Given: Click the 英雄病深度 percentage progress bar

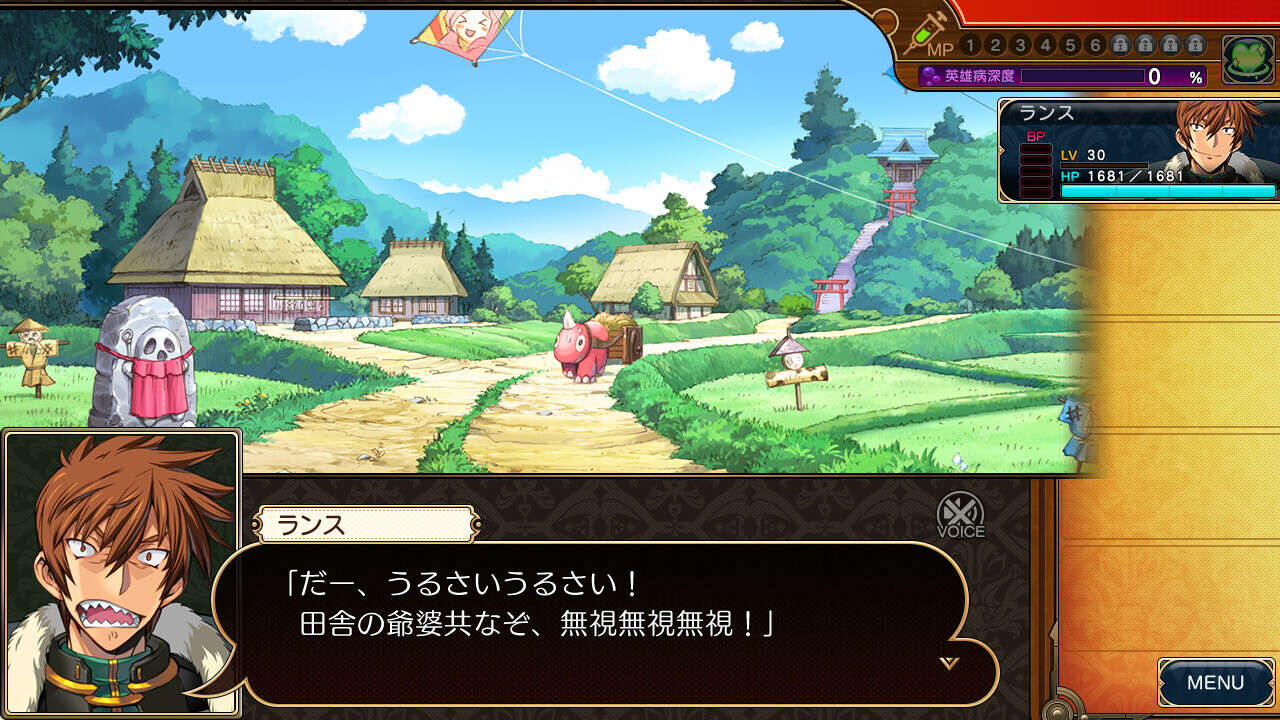Looking at the screenshot, I should pyautogui.click(x=1083, y=75).
